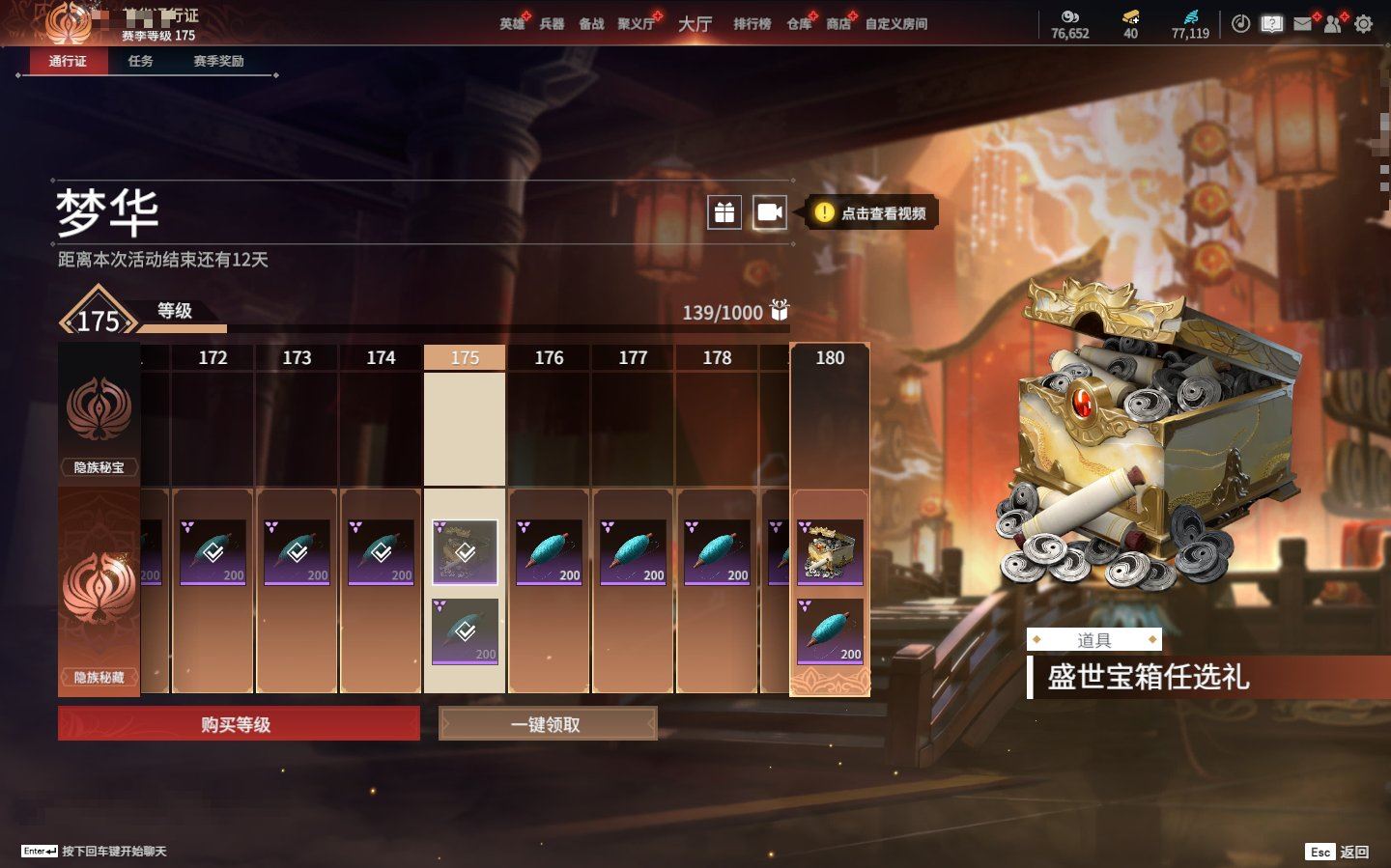Enter the 聚义厅 menu
The width and height of the screenshot is (1391, 868).
(x=636, y=24)
